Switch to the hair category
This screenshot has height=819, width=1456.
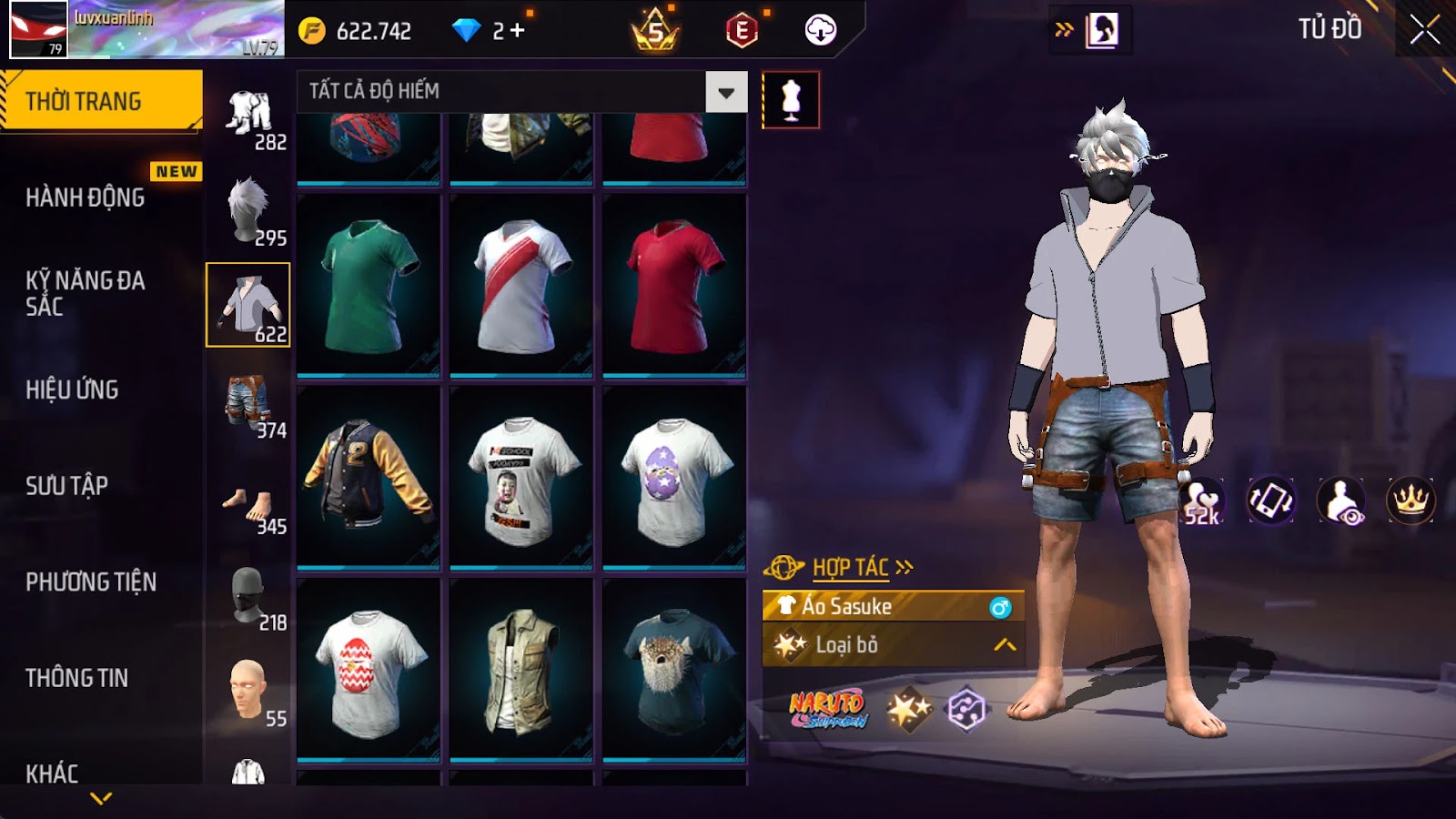pyautogui.click(x=248, y=210)
